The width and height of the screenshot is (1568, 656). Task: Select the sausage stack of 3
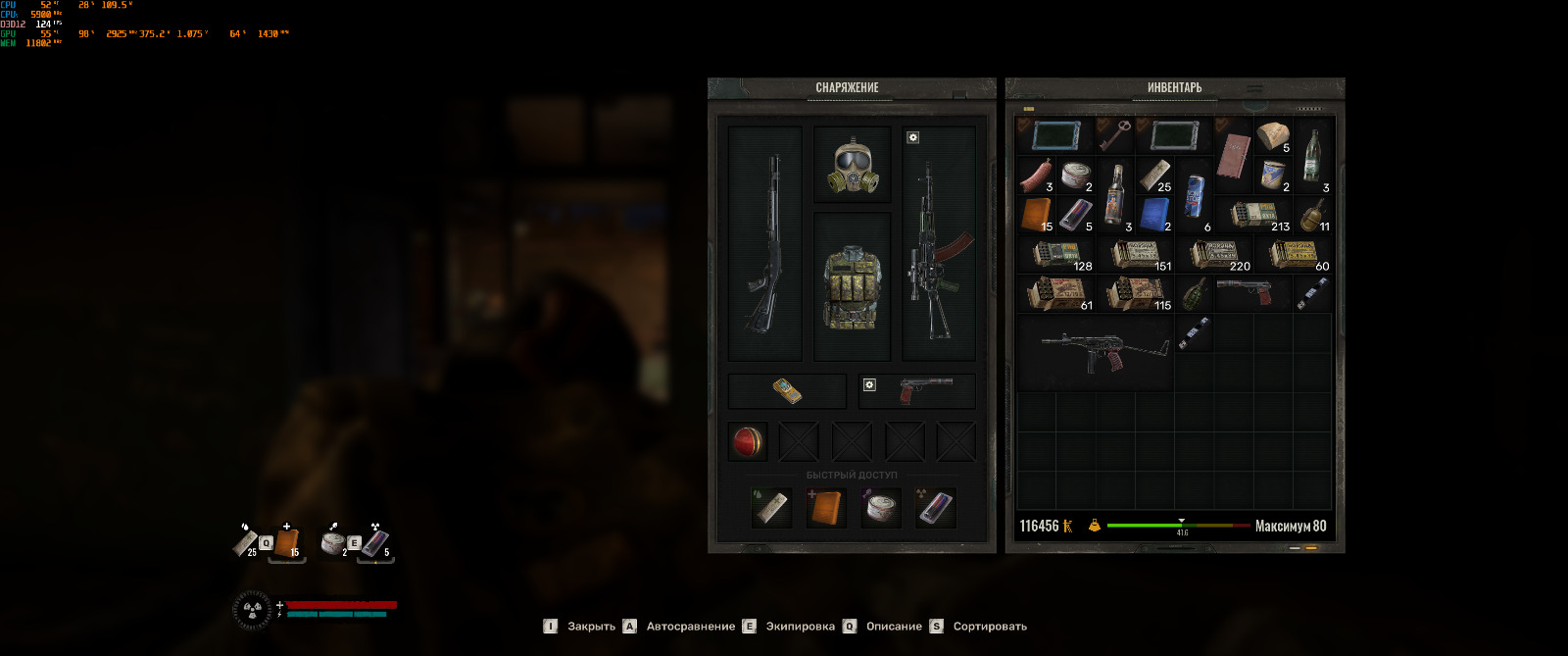coord(1036,177)
